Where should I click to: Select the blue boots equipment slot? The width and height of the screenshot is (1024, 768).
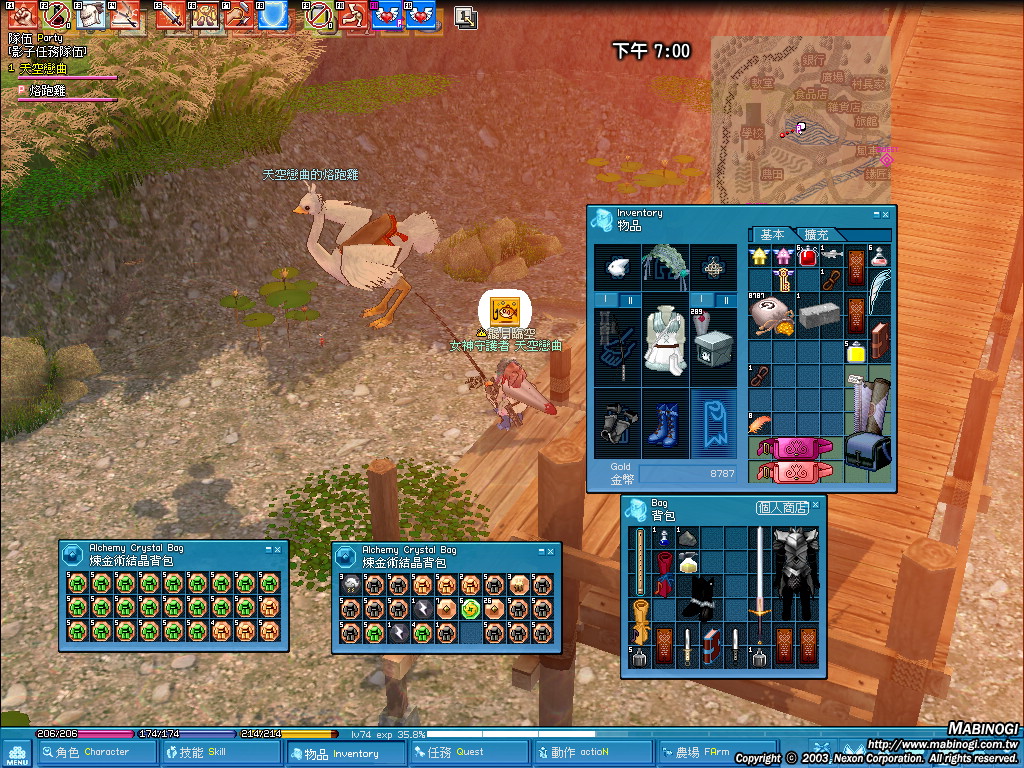point(664,423)
